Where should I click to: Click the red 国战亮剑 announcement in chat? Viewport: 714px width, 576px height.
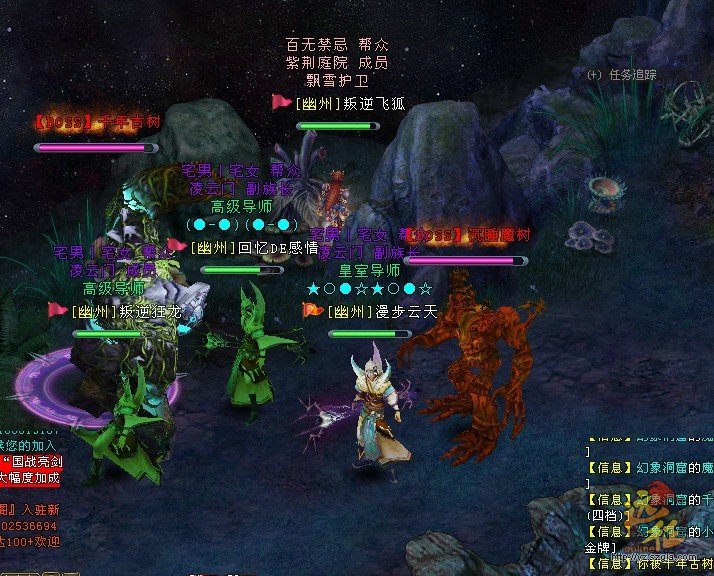point(33,462)
